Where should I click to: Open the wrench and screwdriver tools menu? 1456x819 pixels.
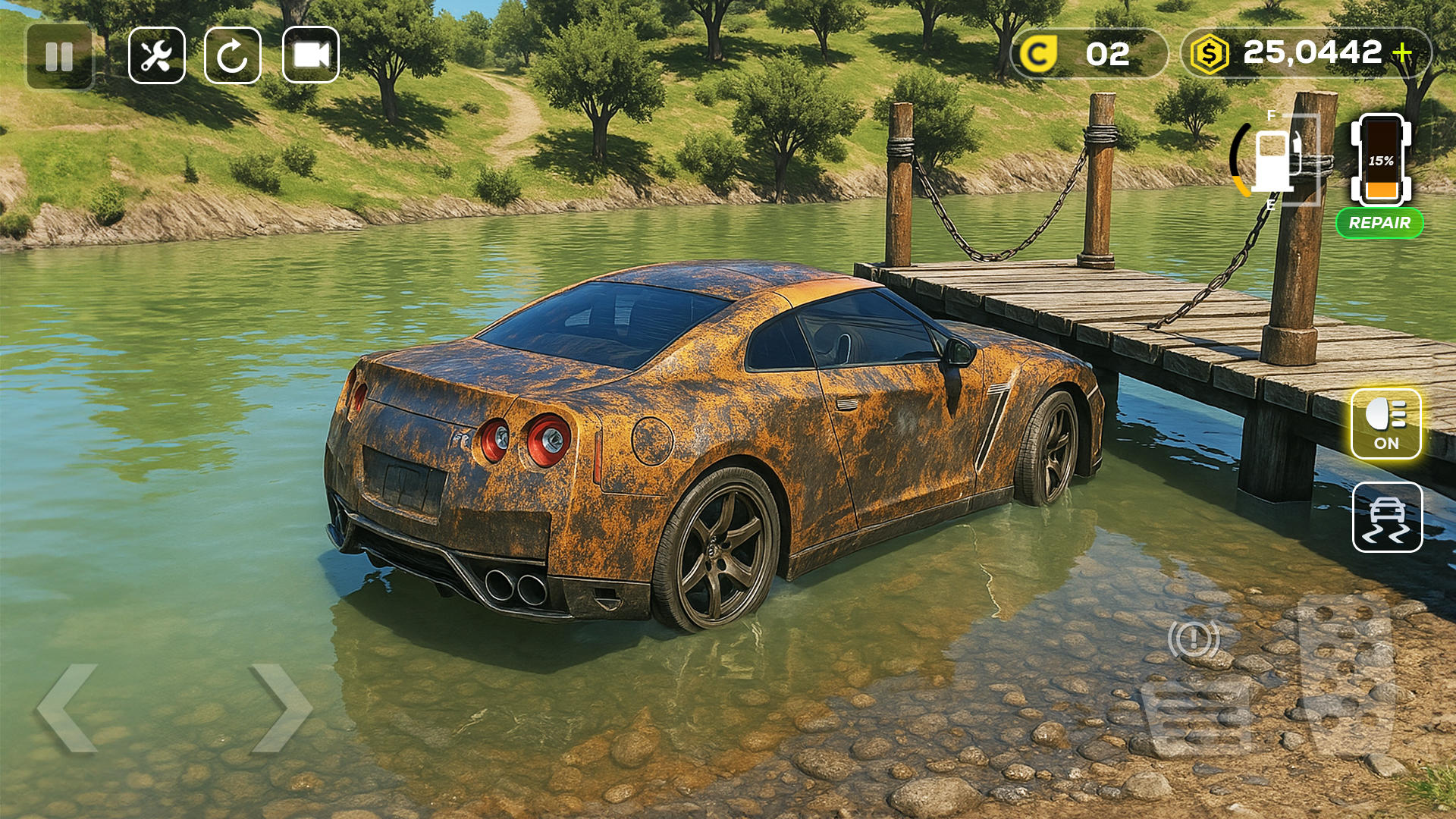pyautogui.click(x=157, y=55)
